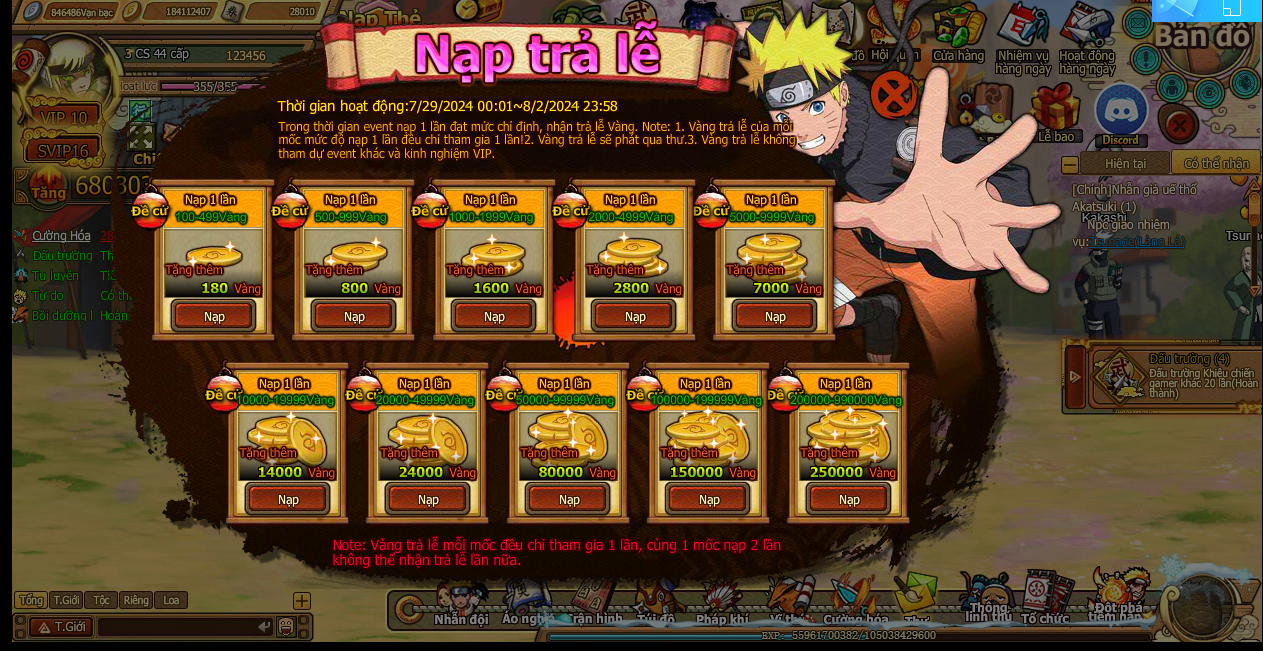Select Nạp on the 250000 Vàng bonus card
This screenshot has width=1263, height=651.
849,499
